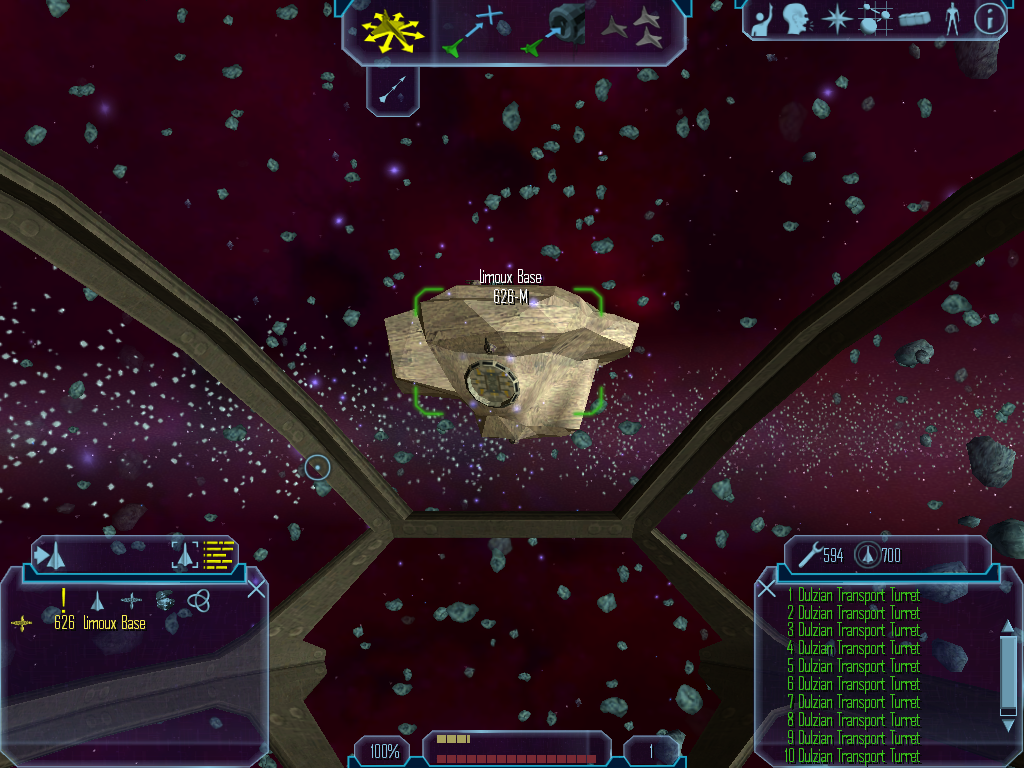1024x768 pixels.
Task: Click the diagonal arrow icon below the command bar
Action: 393,89
